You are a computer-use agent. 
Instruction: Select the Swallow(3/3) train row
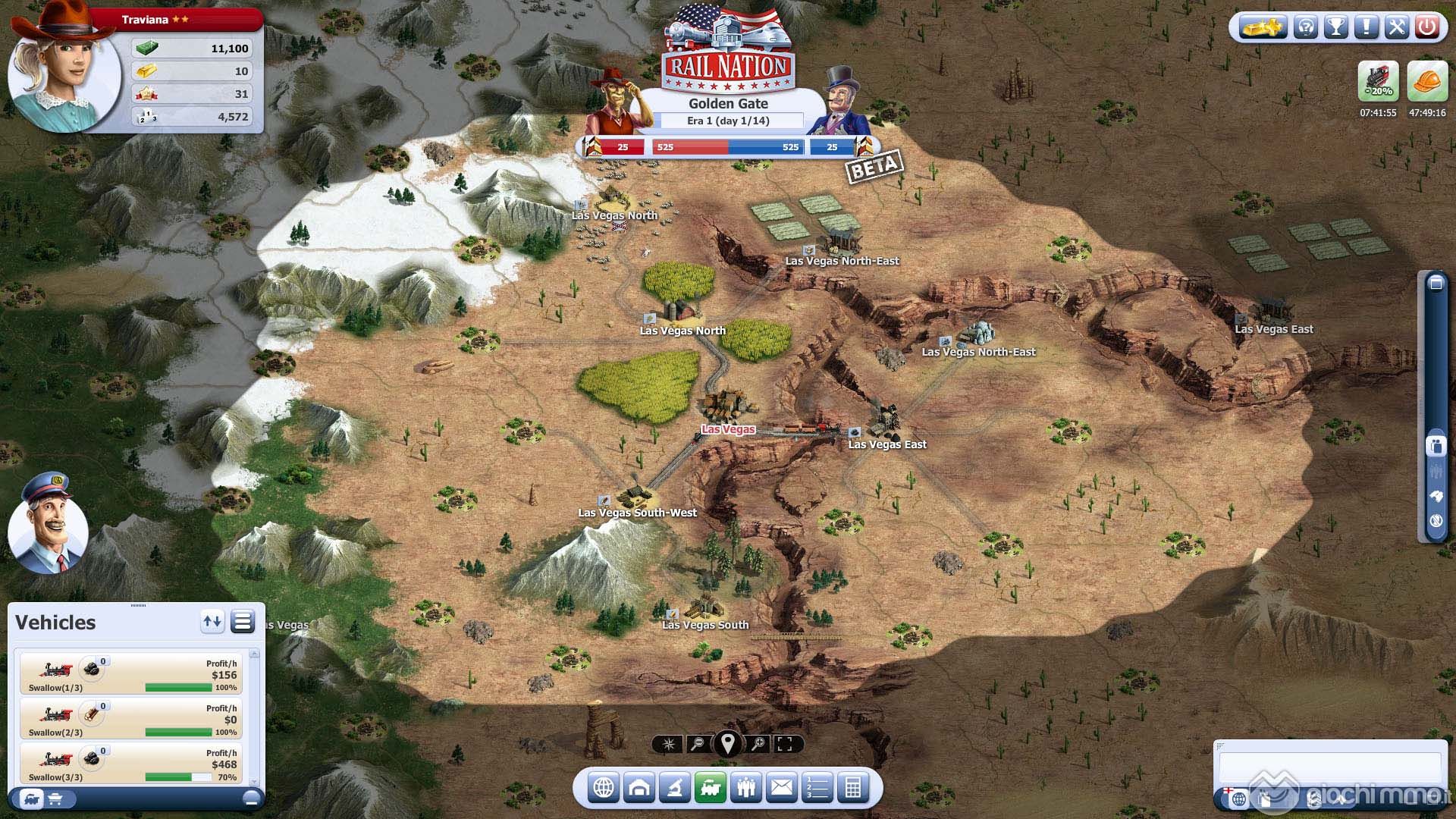tap(131, 763)
